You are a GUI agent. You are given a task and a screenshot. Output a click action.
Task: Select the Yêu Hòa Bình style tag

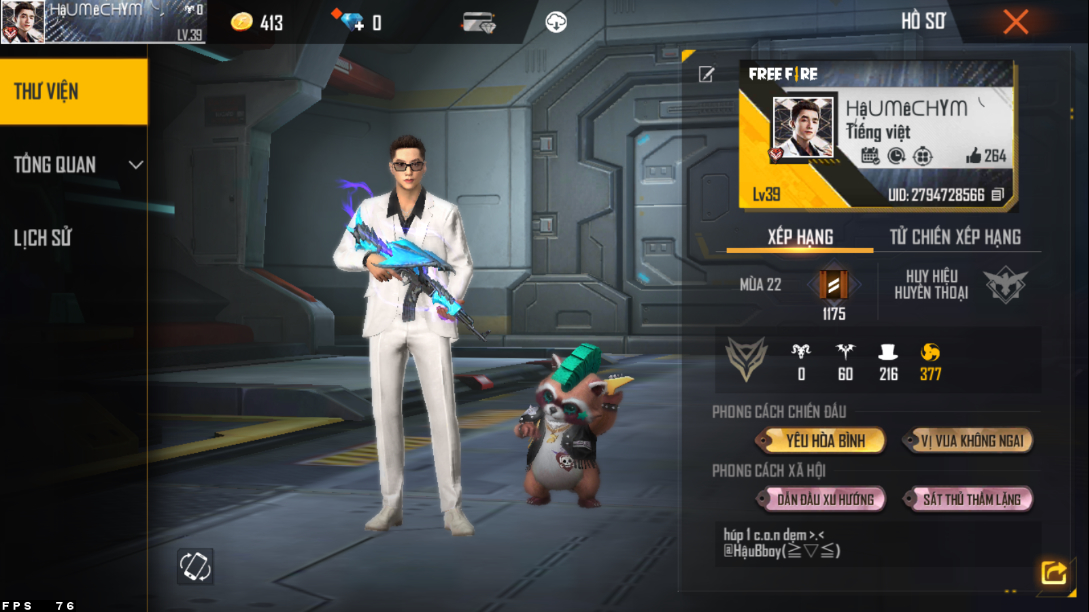[x=824, y=440]
